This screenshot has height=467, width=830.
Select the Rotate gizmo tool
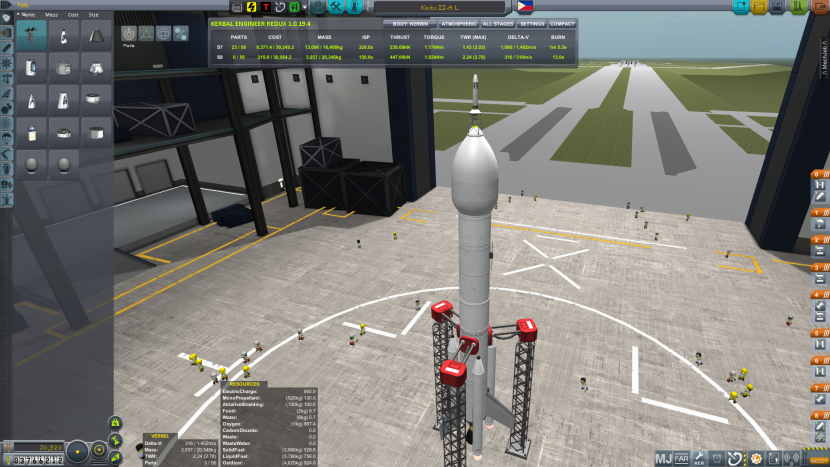click(x=163, y=33)
